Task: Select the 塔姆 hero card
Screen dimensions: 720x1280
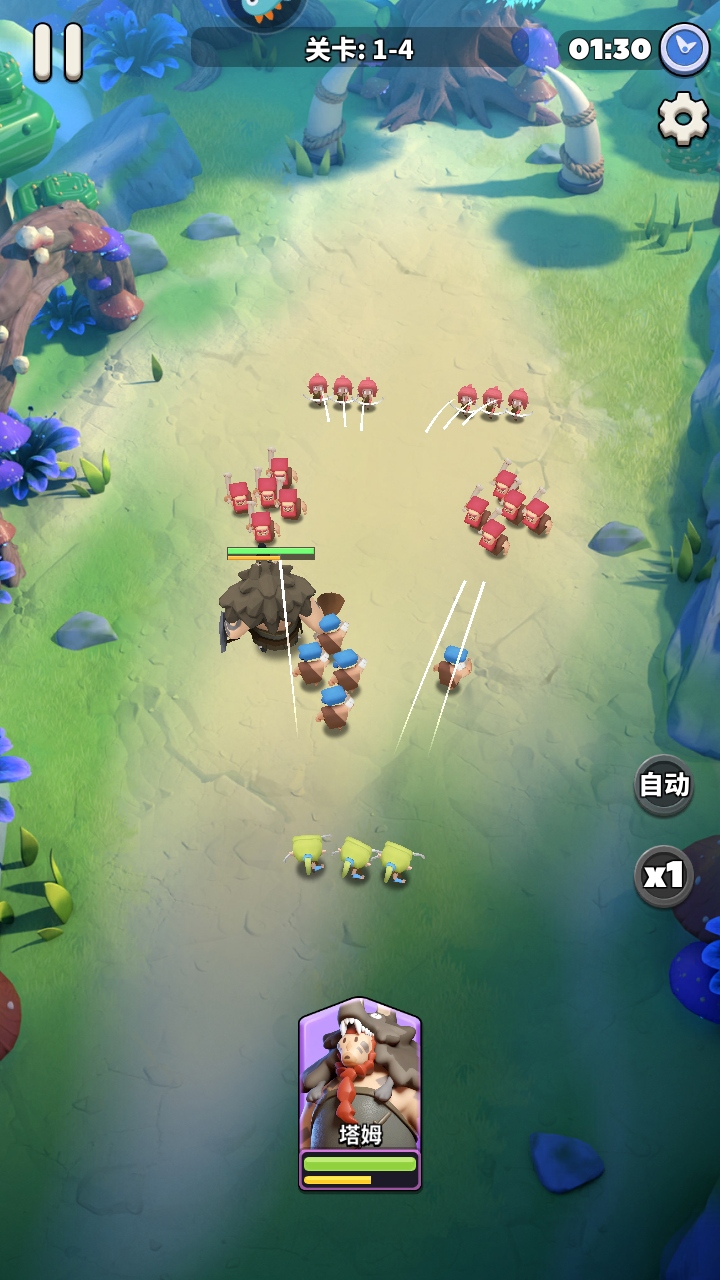Action: coord(360,1092)
